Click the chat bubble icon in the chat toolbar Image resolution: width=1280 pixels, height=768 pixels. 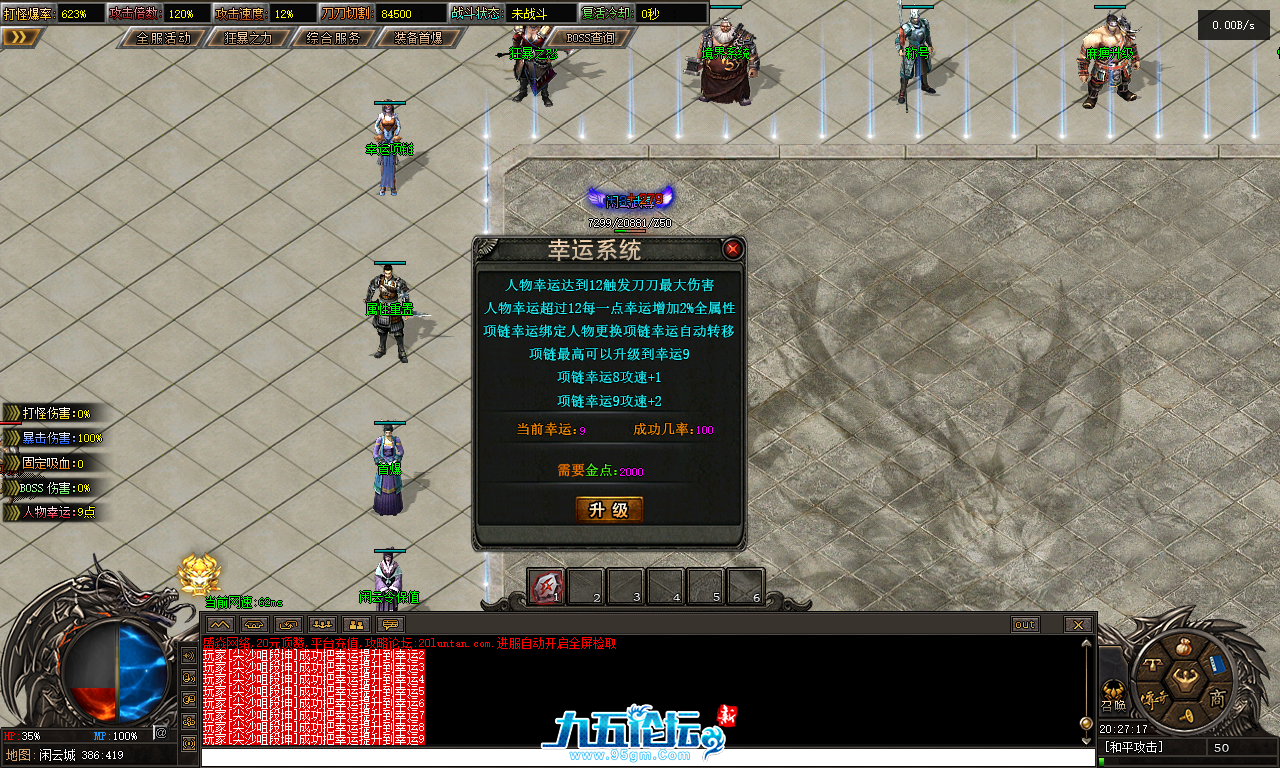[x=390, y=623]
